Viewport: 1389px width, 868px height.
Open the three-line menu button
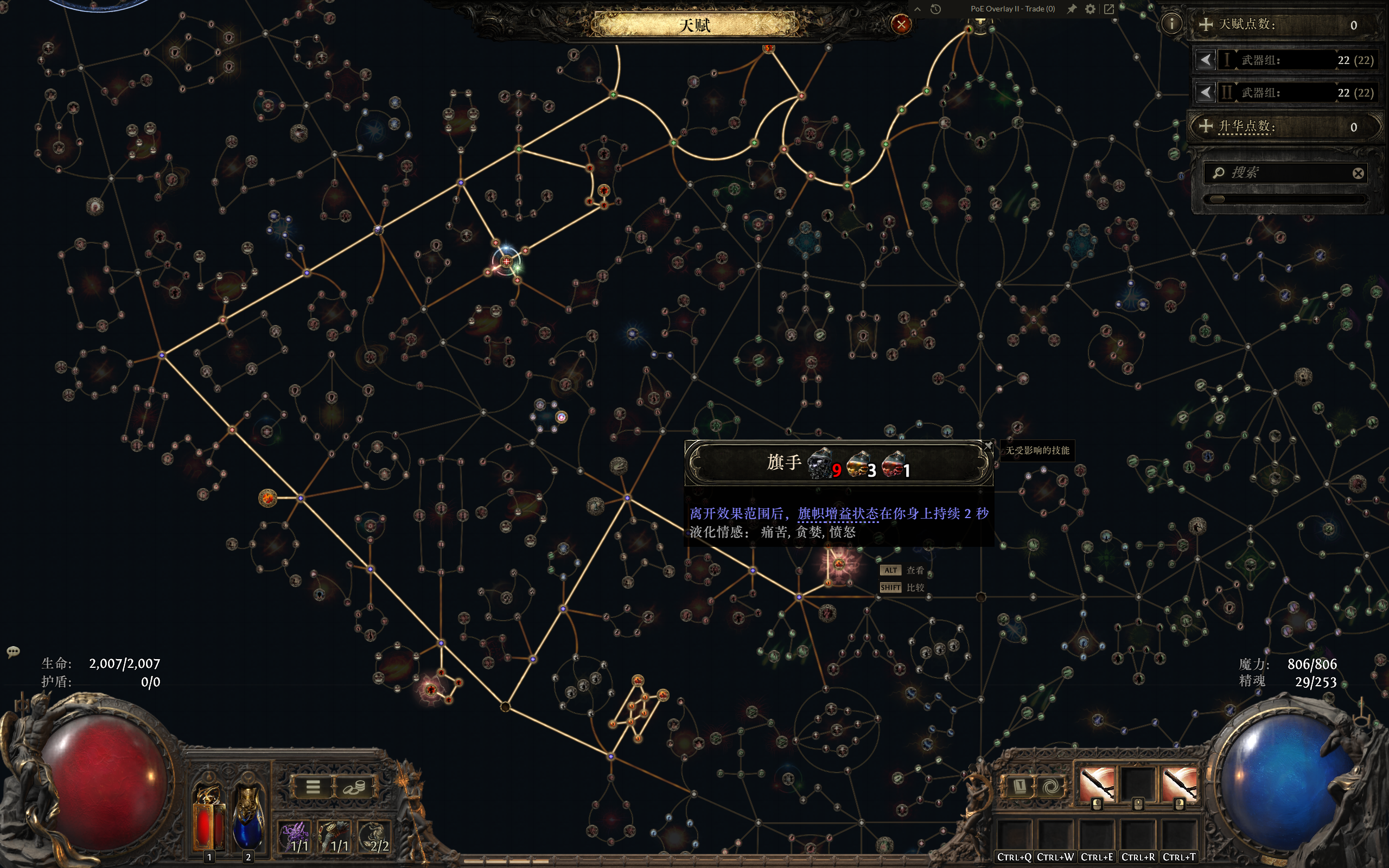pyautogui.click(x=313, y=787)
